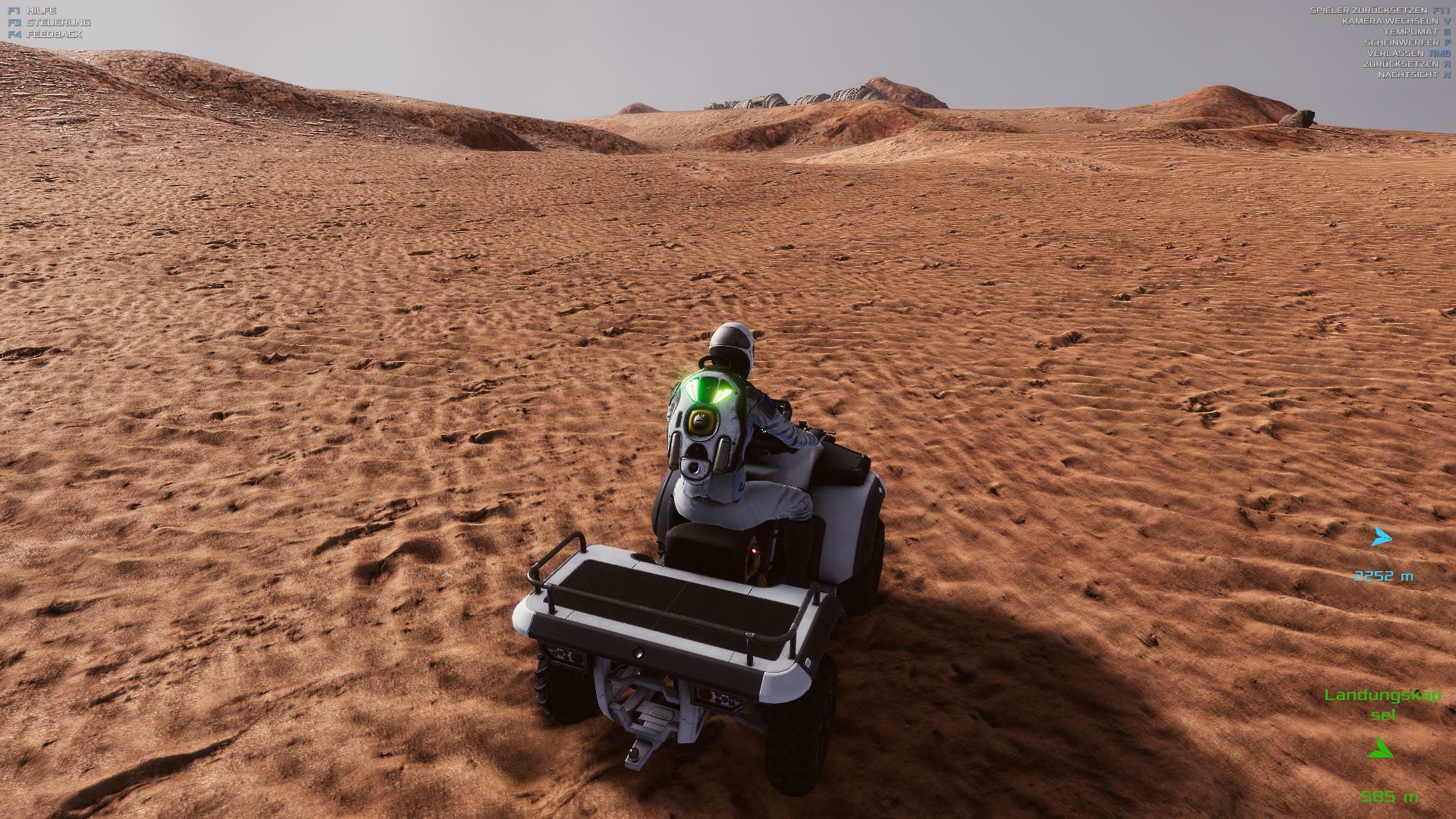This screenshot has width=1456, height=819.
Task: Select the green Landungskapsel waypoint arrow
Action: (x=1381, y=749)
